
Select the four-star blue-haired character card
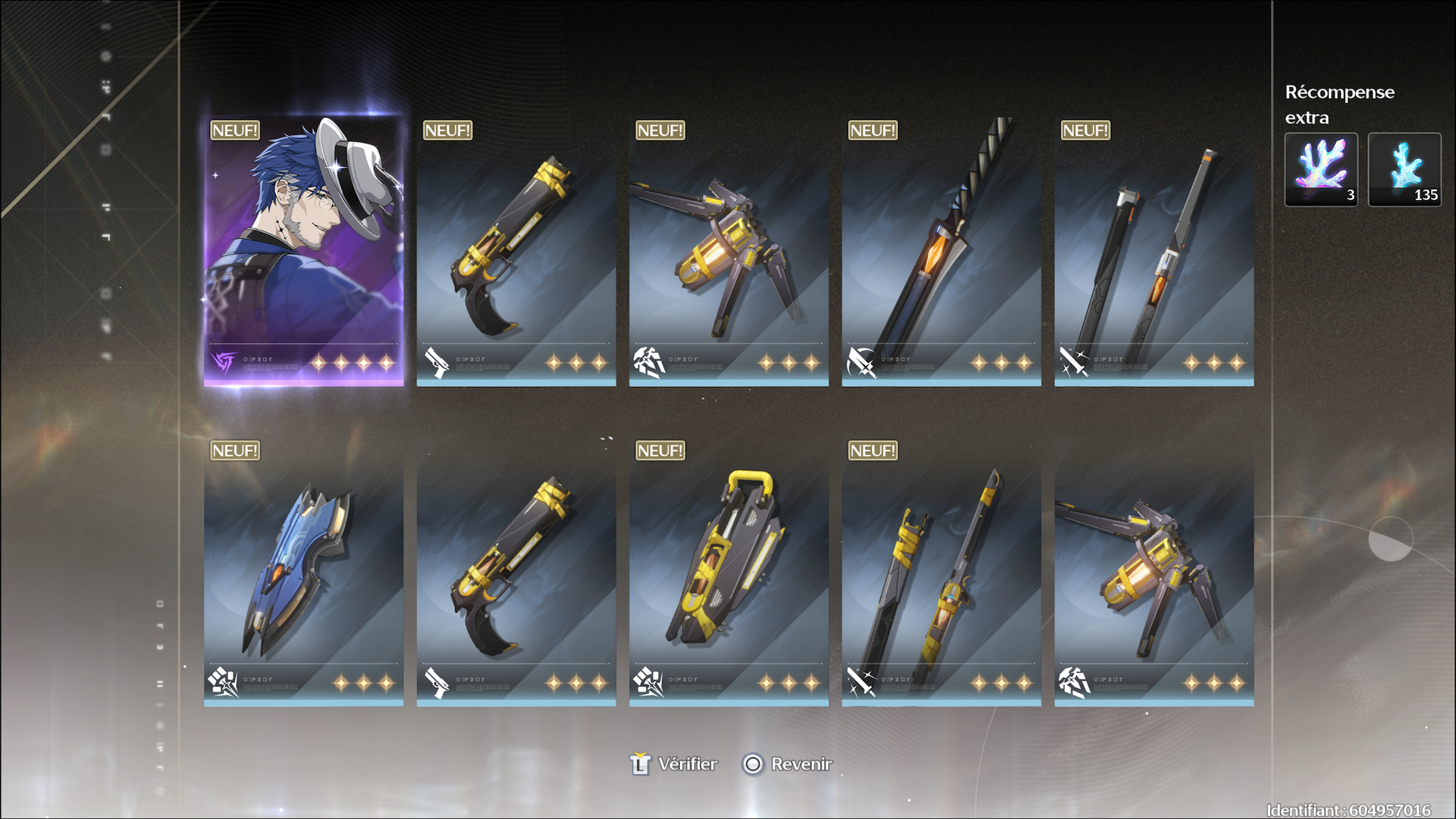click(303, 252)
